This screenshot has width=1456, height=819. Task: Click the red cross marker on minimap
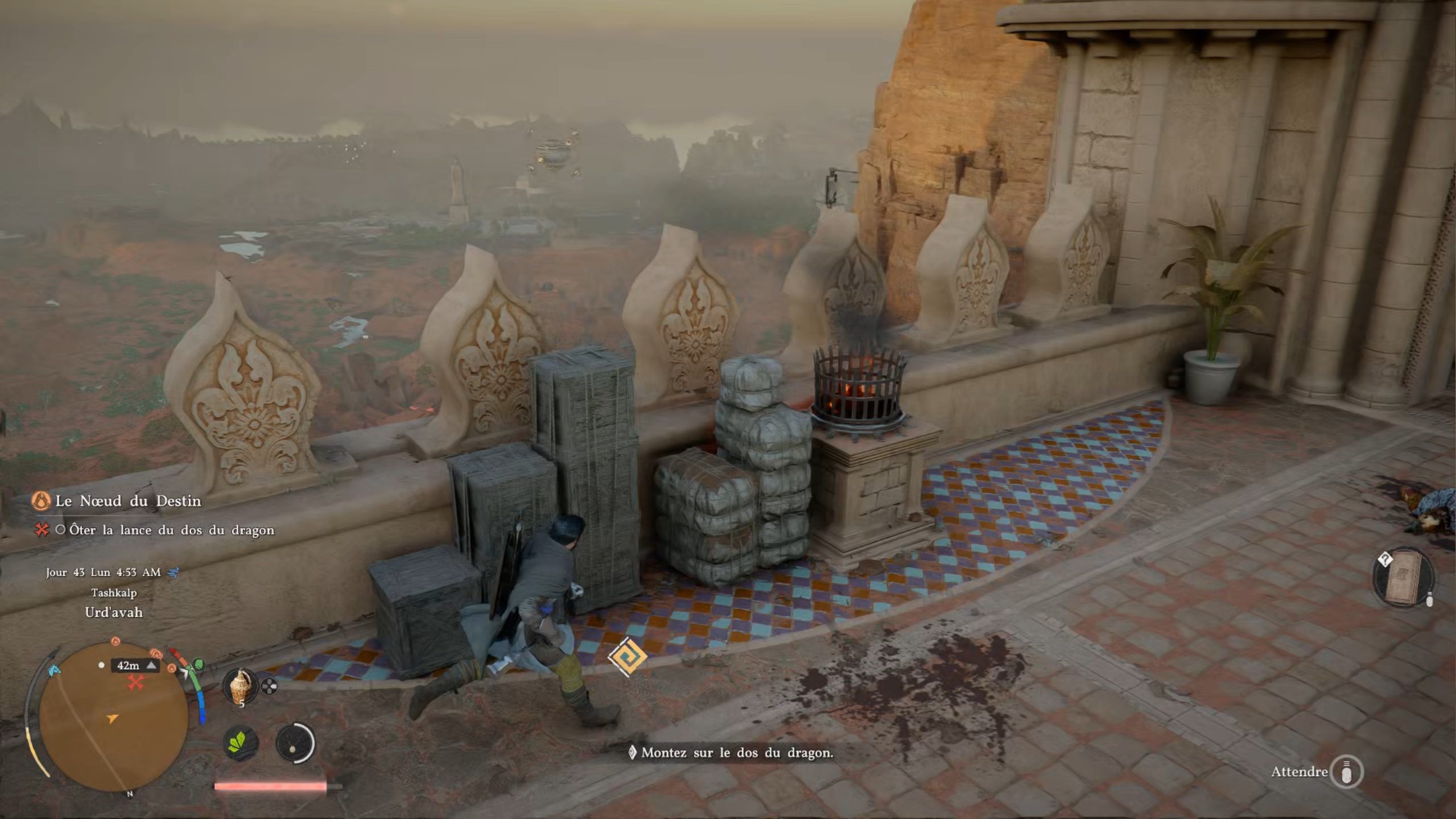pos(135,682)
